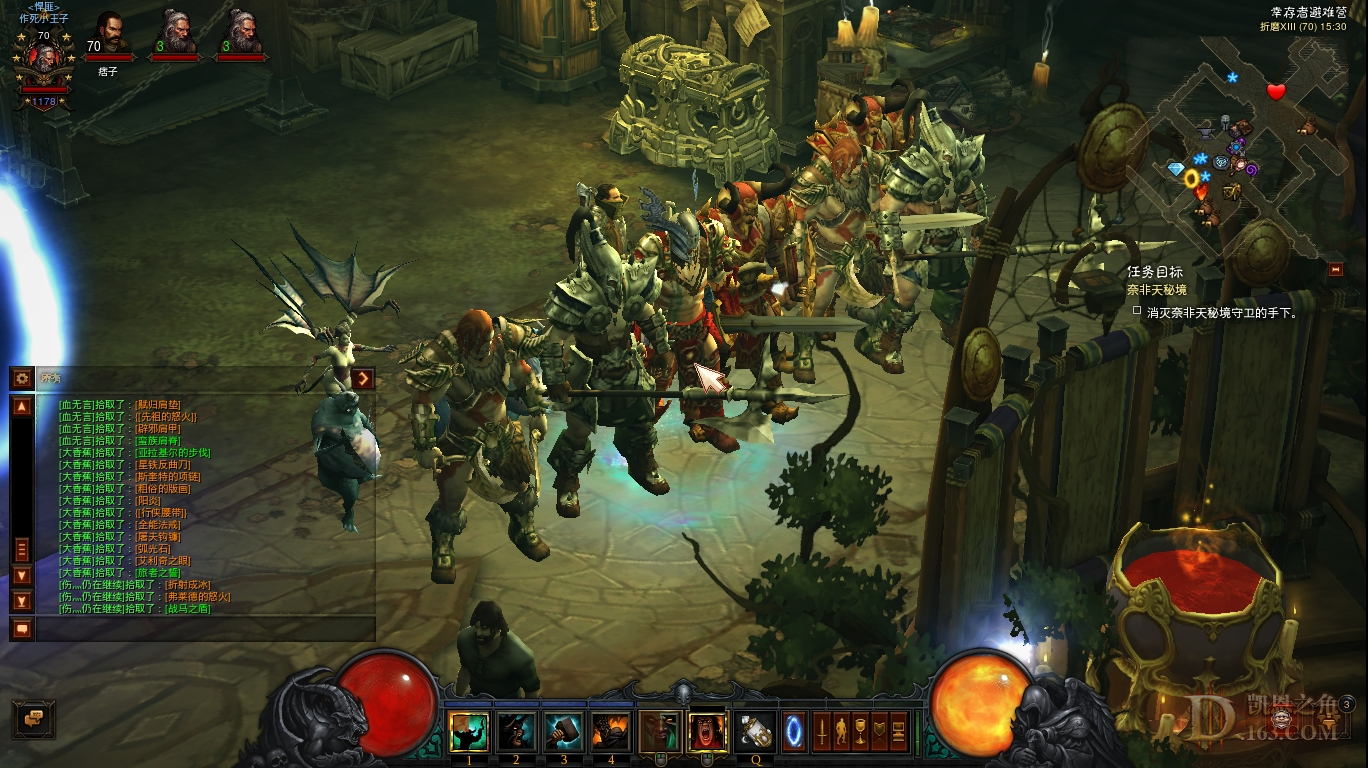Select the skill in hotbar slot 1

coord(470,732)
